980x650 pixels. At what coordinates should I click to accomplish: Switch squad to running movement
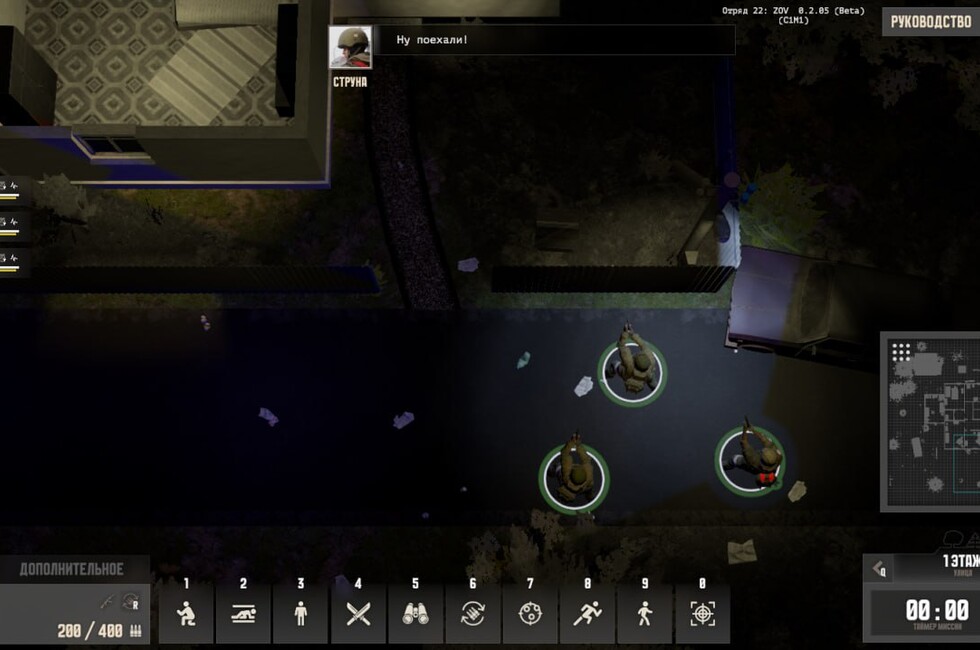coord(587,614)
